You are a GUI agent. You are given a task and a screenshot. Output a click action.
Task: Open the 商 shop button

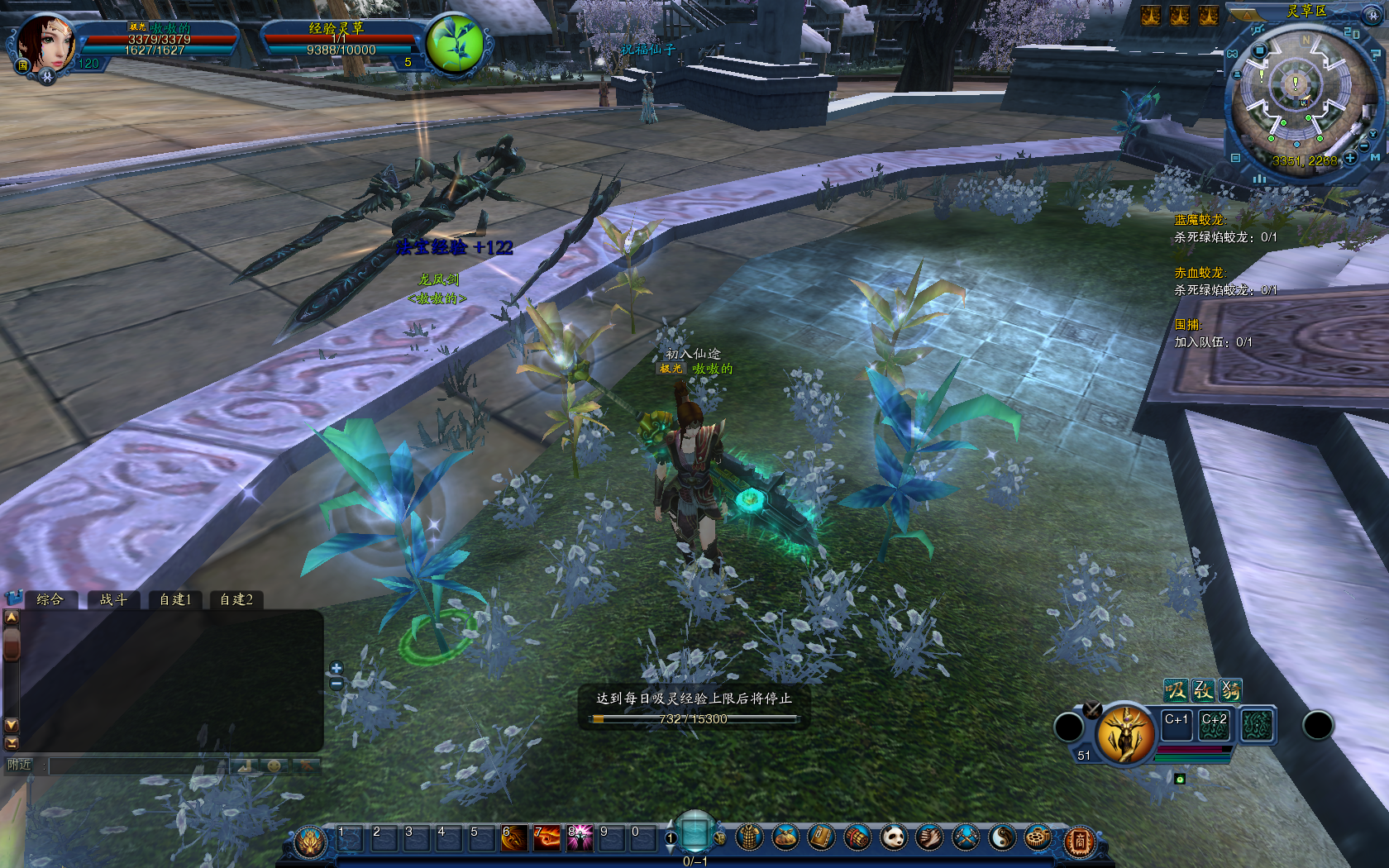coord(1079,842)
